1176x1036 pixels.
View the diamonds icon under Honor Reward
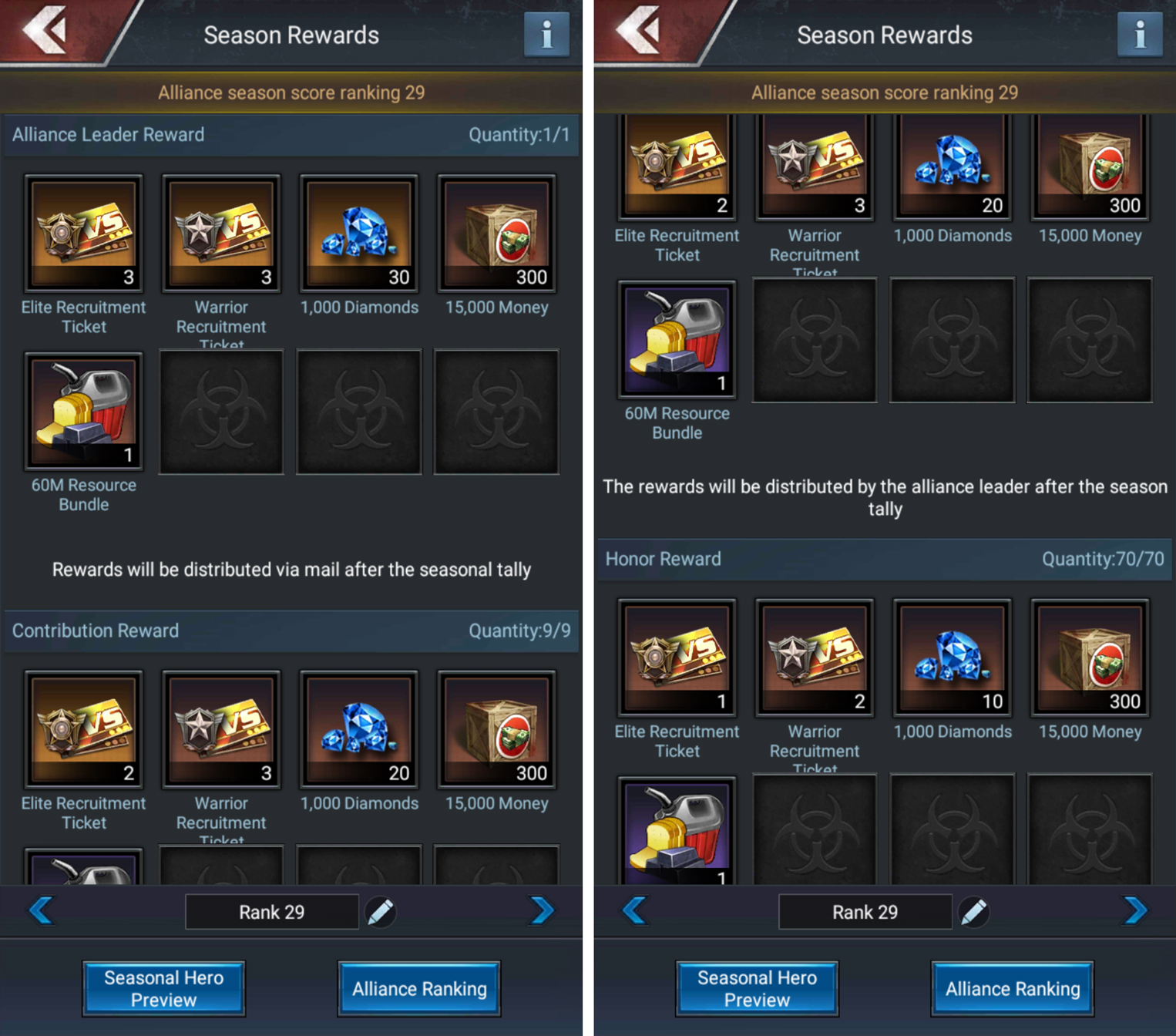click(x=952, y=658)
